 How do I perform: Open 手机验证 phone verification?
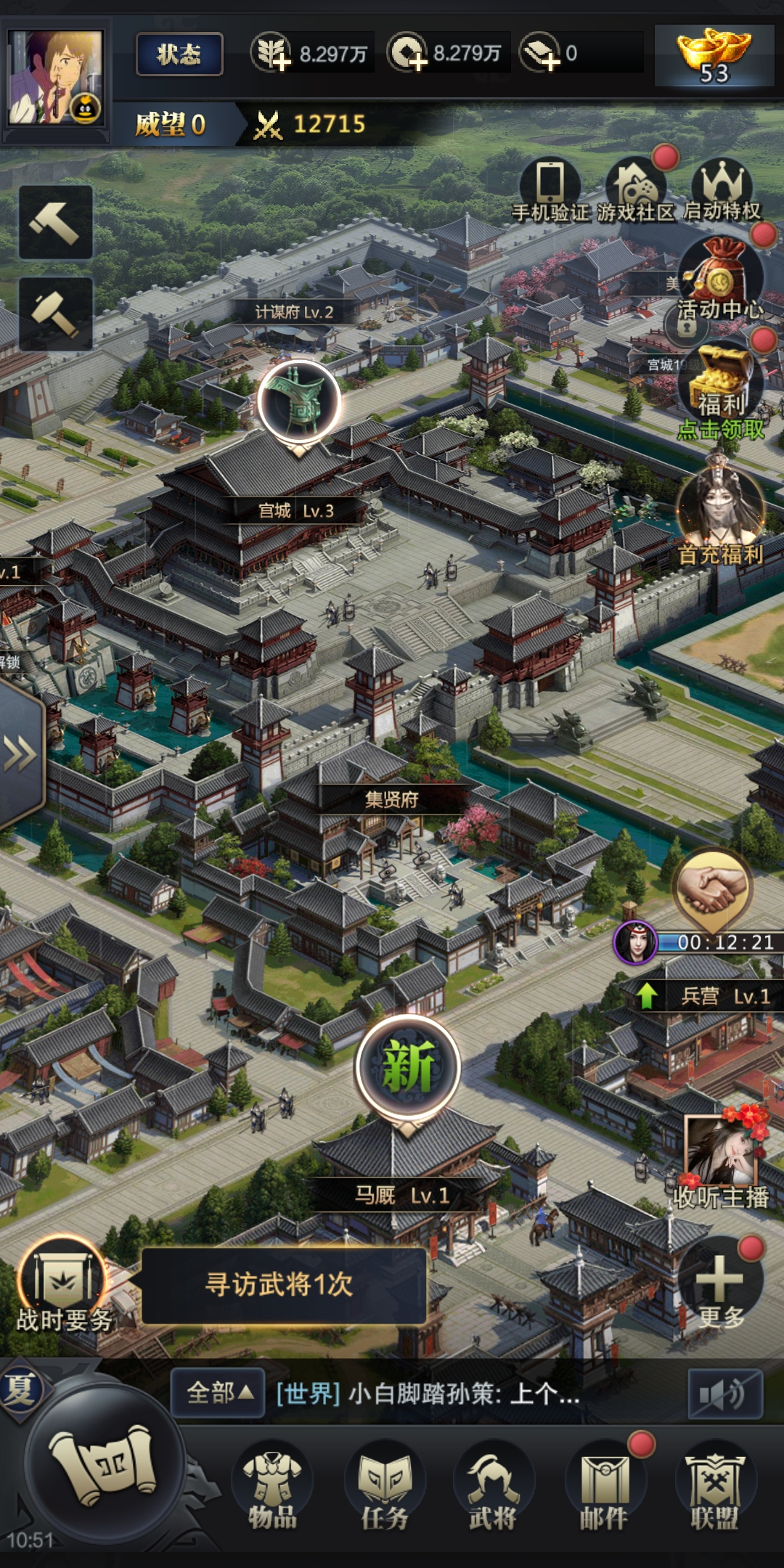coord(550,188)
